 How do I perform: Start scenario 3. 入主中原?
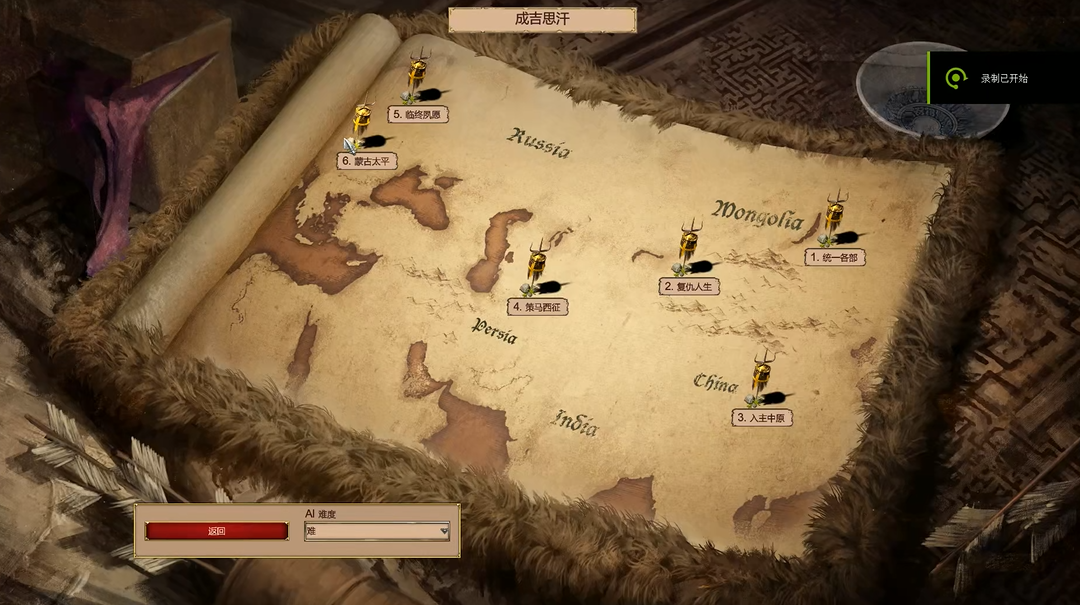tap(762, 417)
